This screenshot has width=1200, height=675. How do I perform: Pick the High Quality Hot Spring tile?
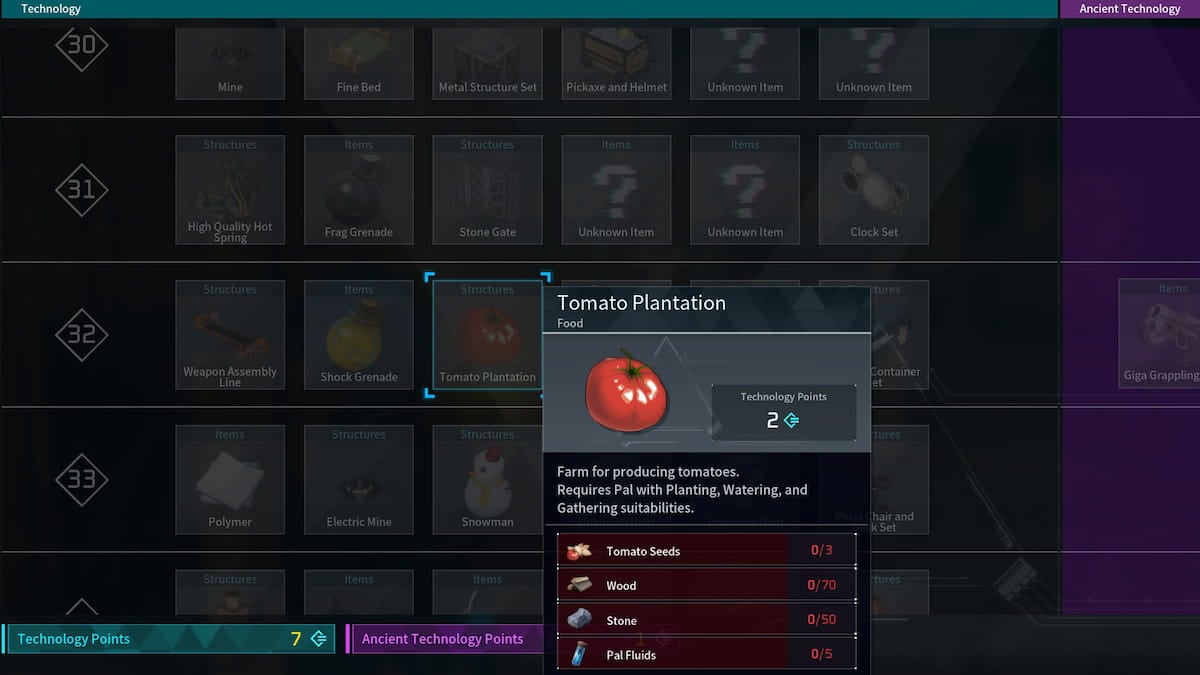point(230,190)
